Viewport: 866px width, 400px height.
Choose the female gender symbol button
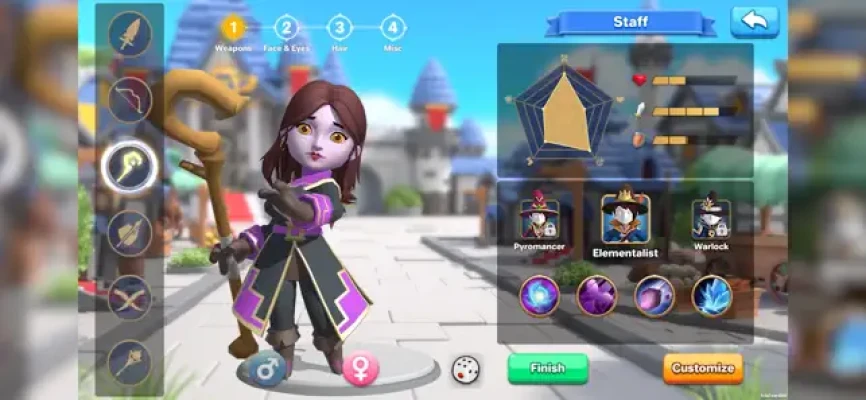click(361, 369)
